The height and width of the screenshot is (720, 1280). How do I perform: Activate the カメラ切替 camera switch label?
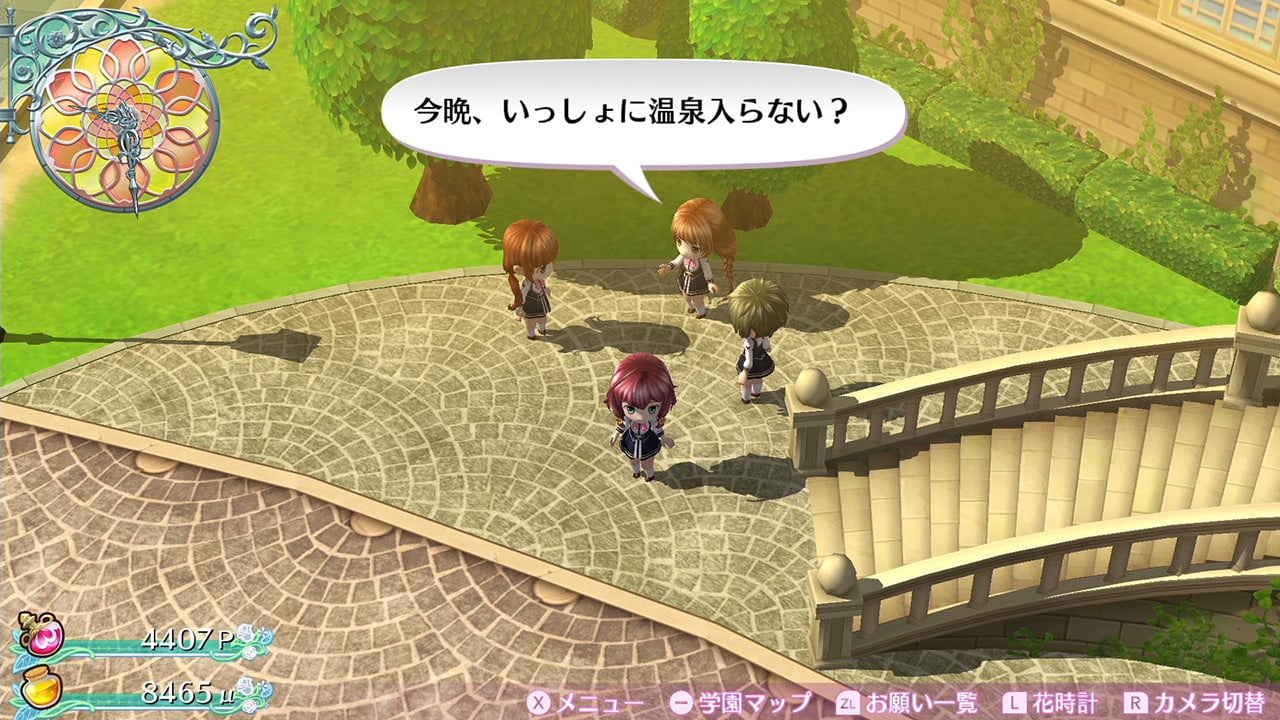point(1209,703)
